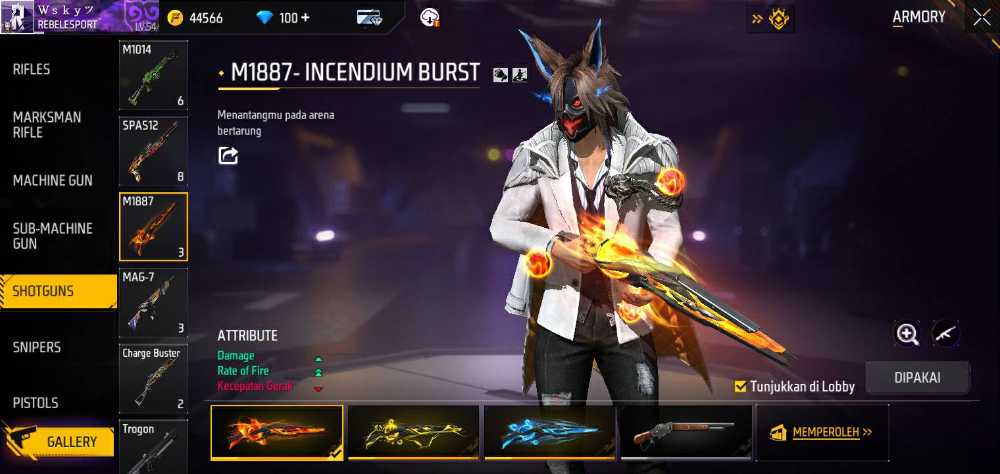Open the Memperoleh link

click(821, 433)
